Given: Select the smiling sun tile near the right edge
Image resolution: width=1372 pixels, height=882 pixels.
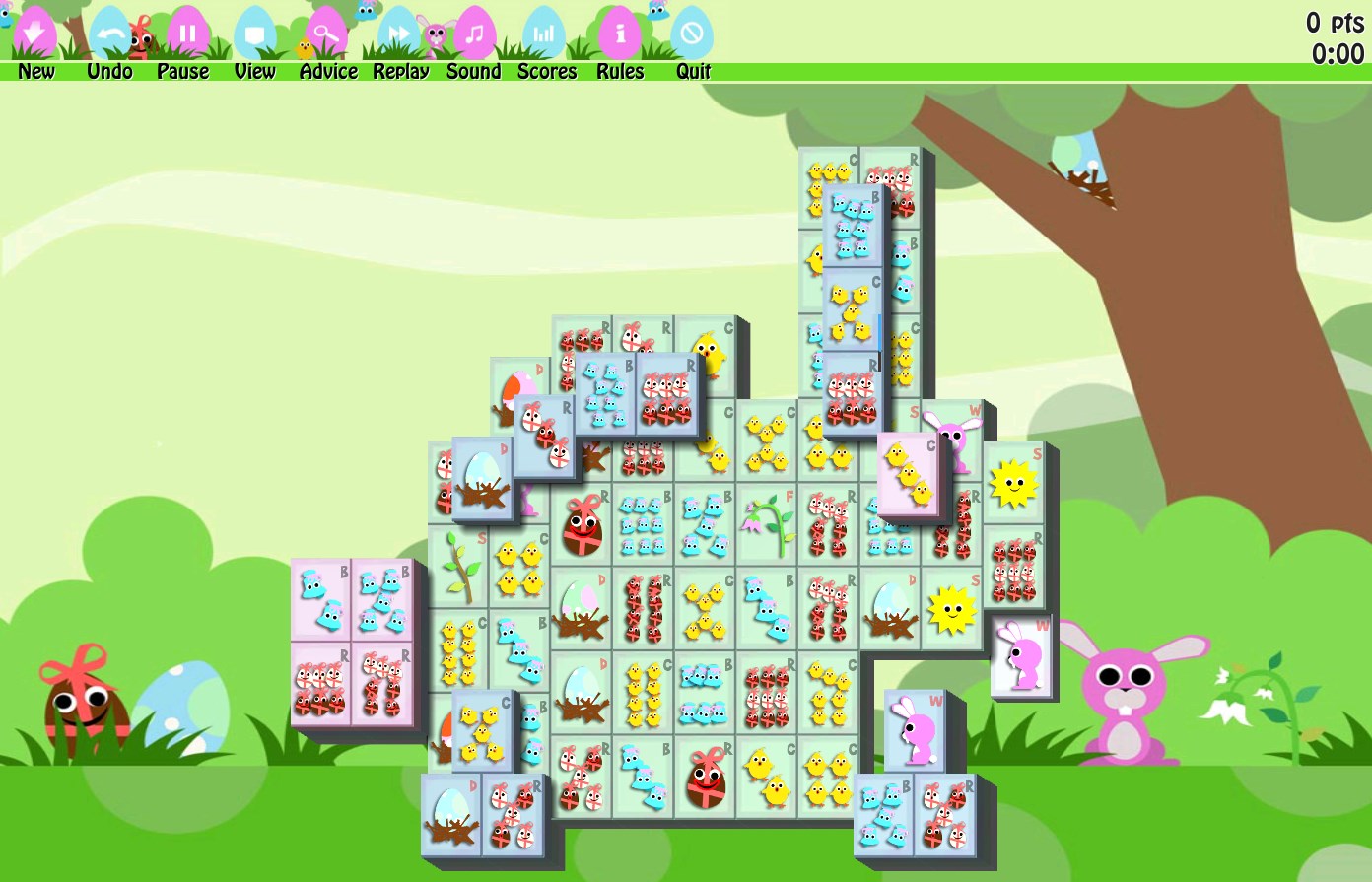Looking at the screenshot, I should [1013, 480].
